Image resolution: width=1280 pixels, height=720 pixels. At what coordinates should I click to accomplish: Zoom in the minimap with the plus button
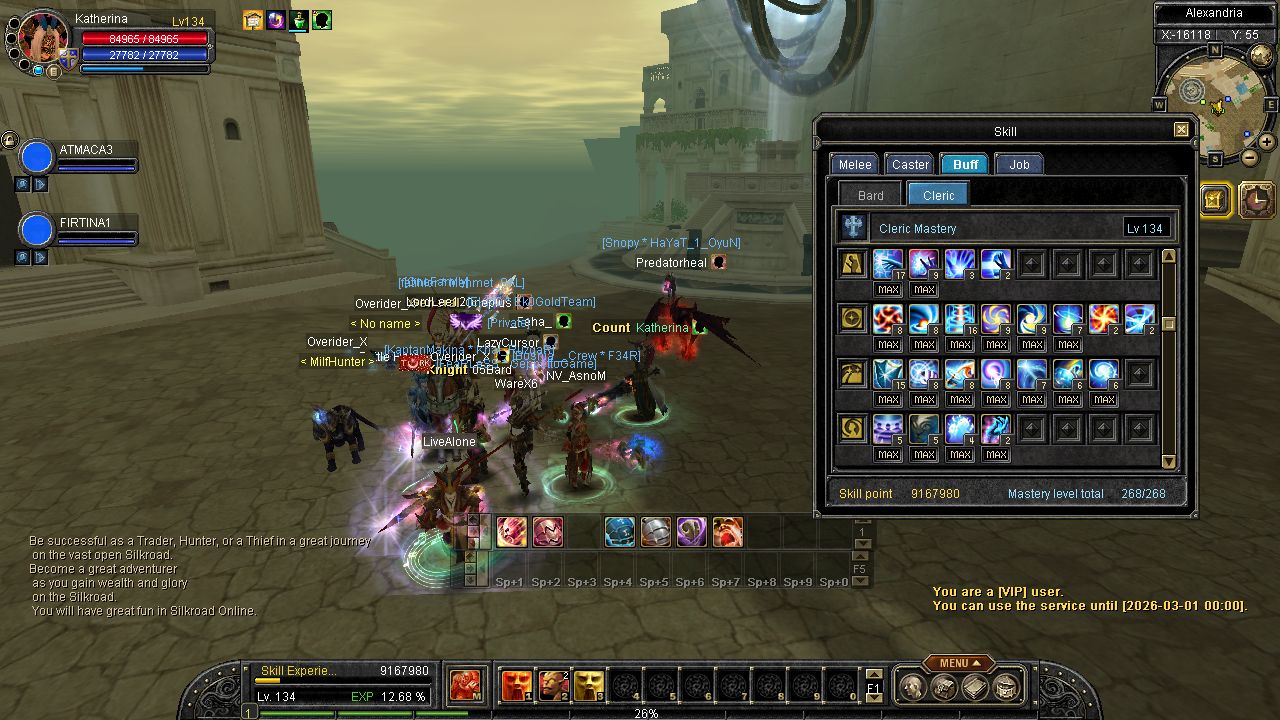(1268, 143)
